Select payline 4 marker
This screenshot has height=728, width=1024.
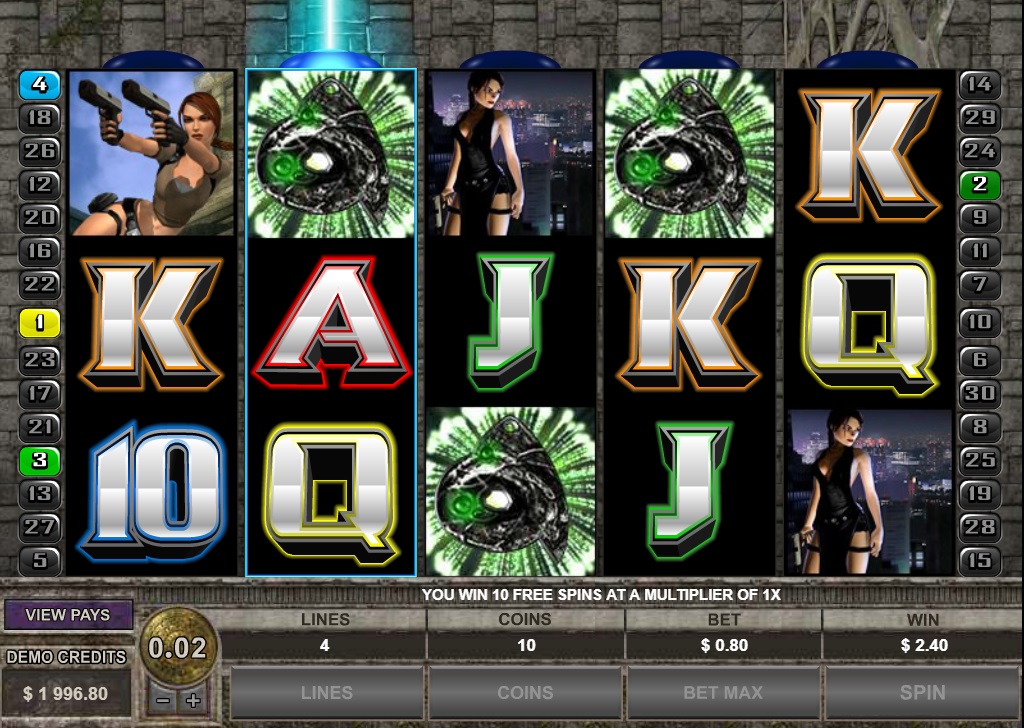(x=40, y=85)
